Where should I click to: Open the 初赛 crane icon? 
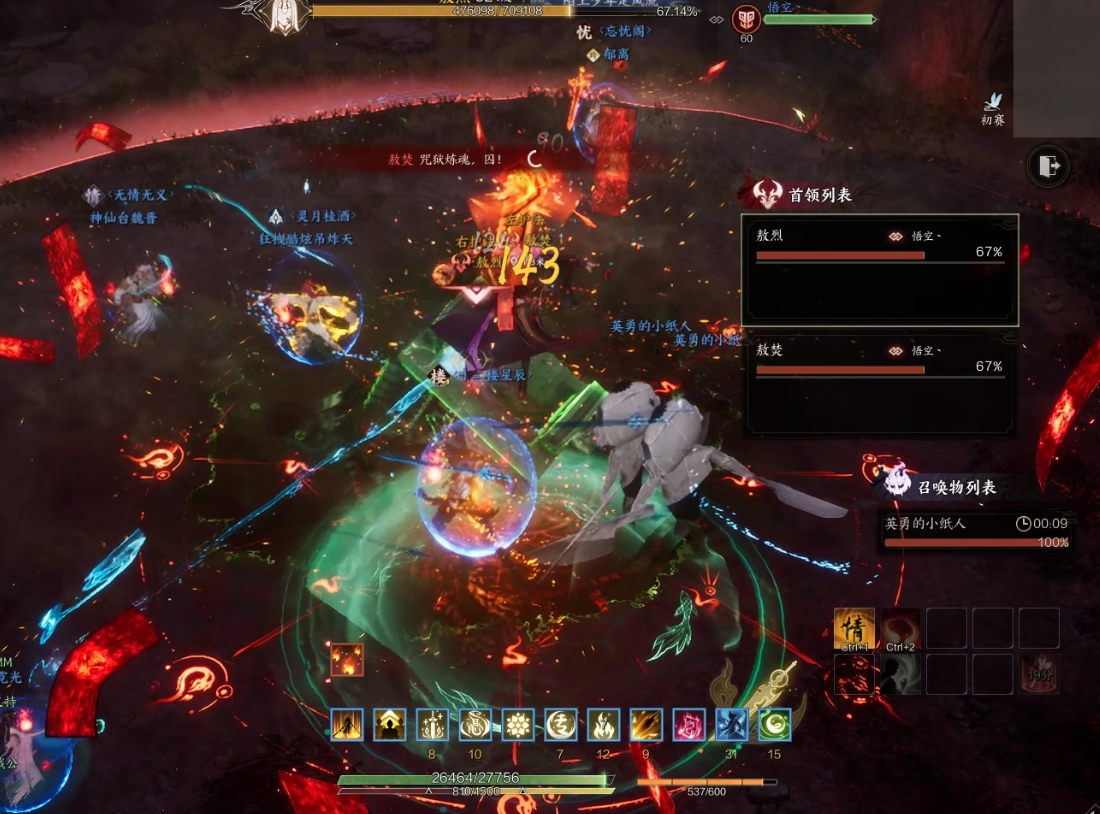(x=992, y=104)
